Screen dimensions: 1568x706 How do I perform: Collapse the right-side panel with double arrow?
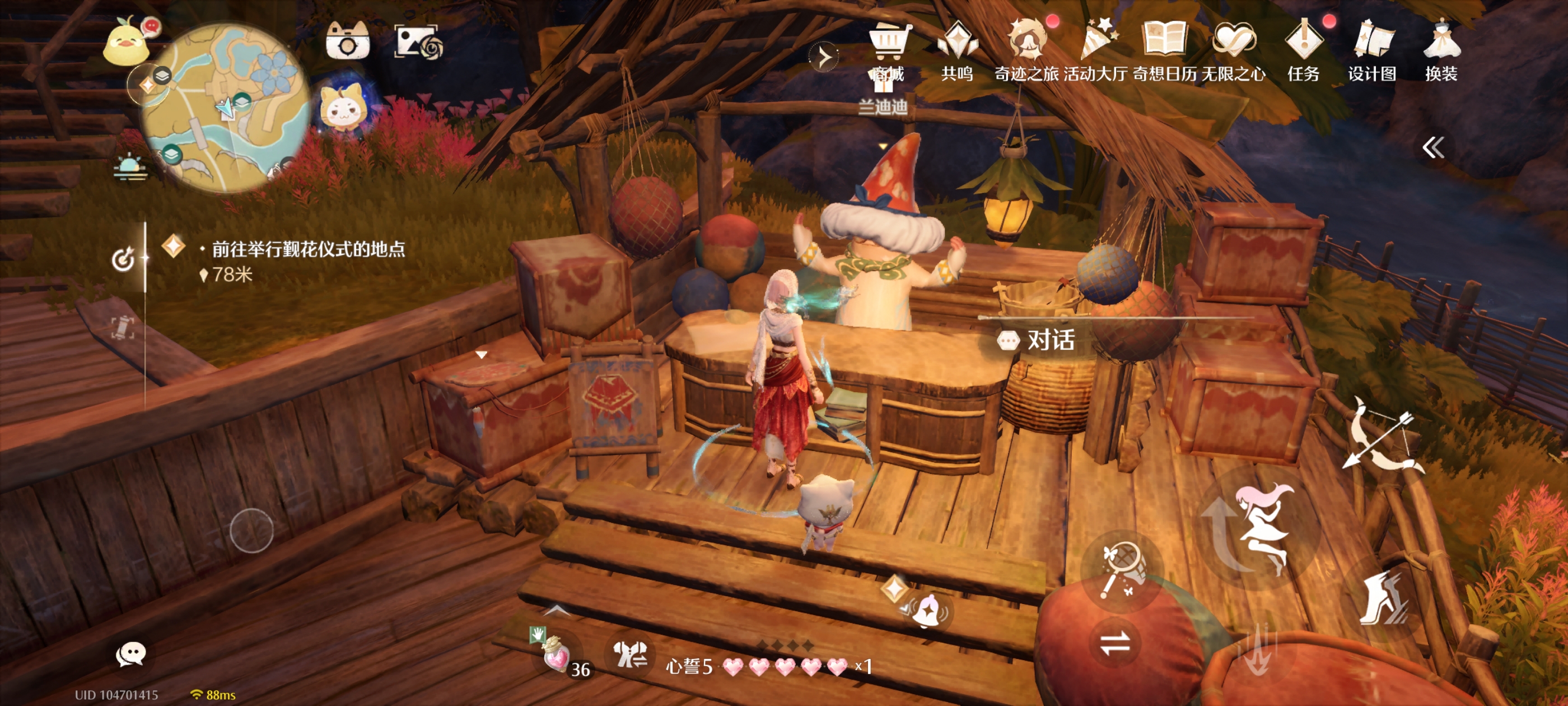click(1433, 147)
